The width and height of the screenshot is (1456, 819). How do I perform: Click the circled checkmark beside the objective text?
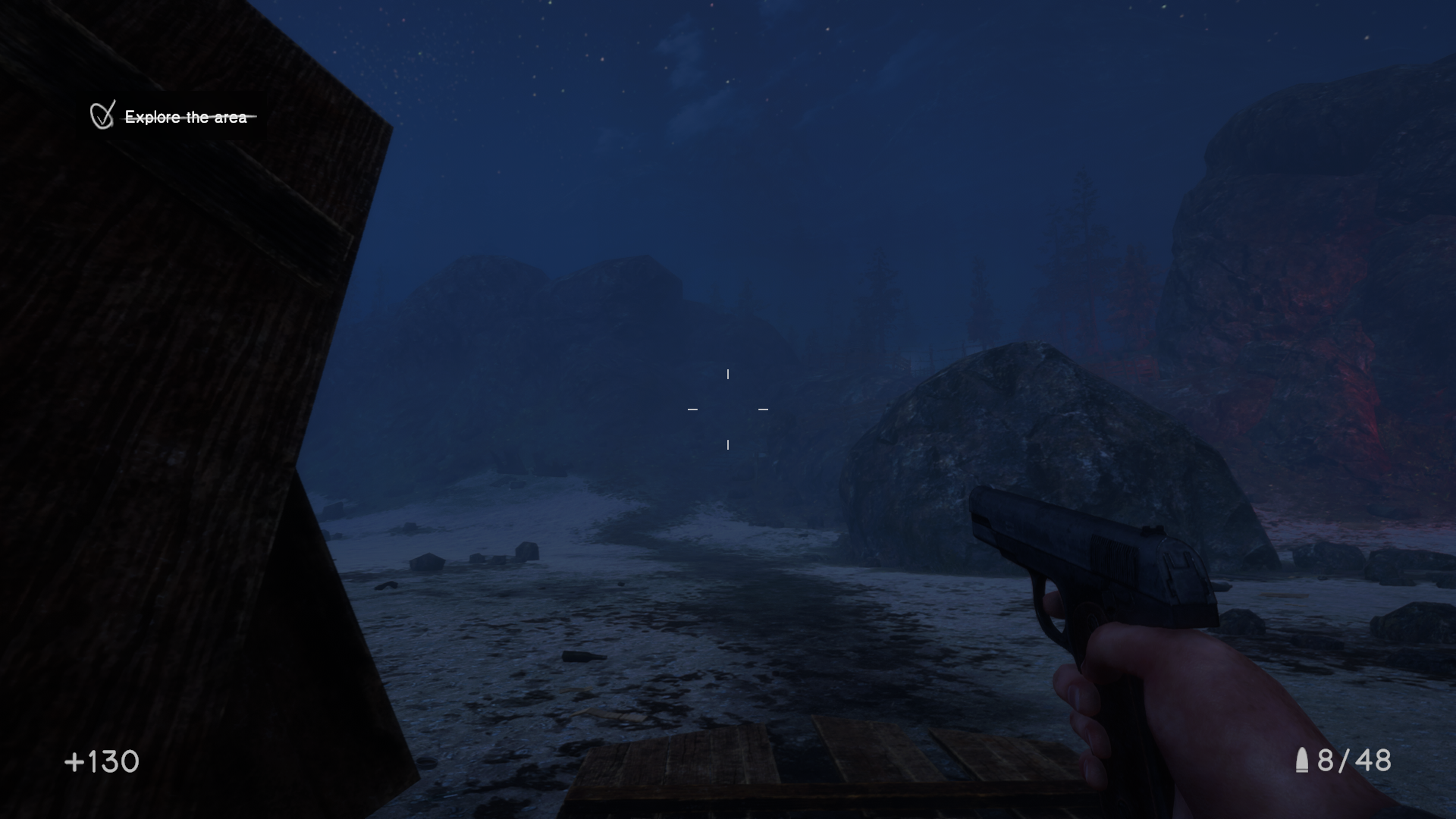[101, 115]
